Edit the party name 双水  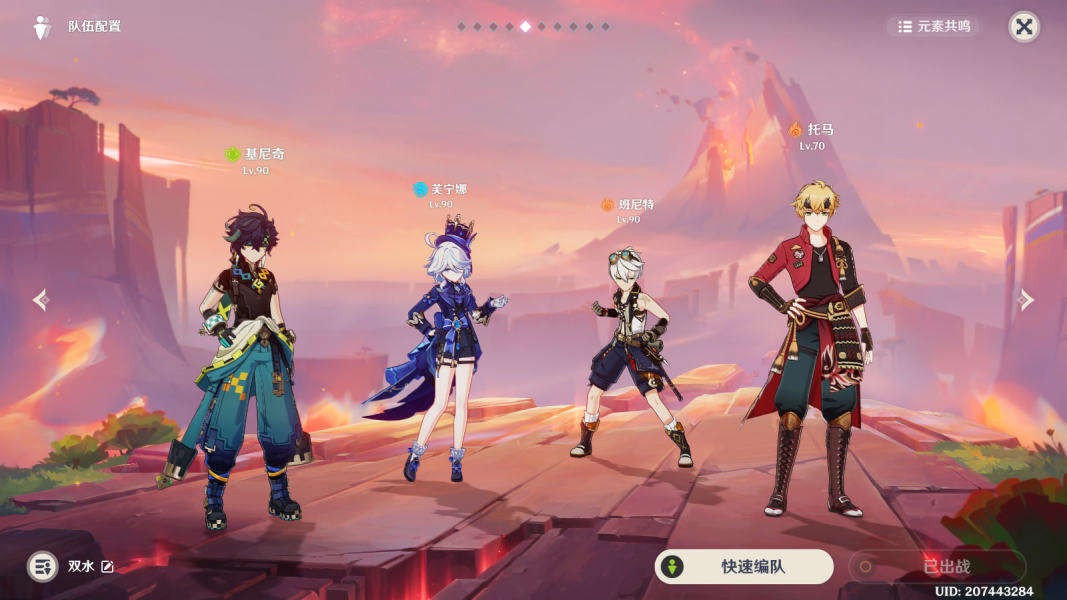107,567
